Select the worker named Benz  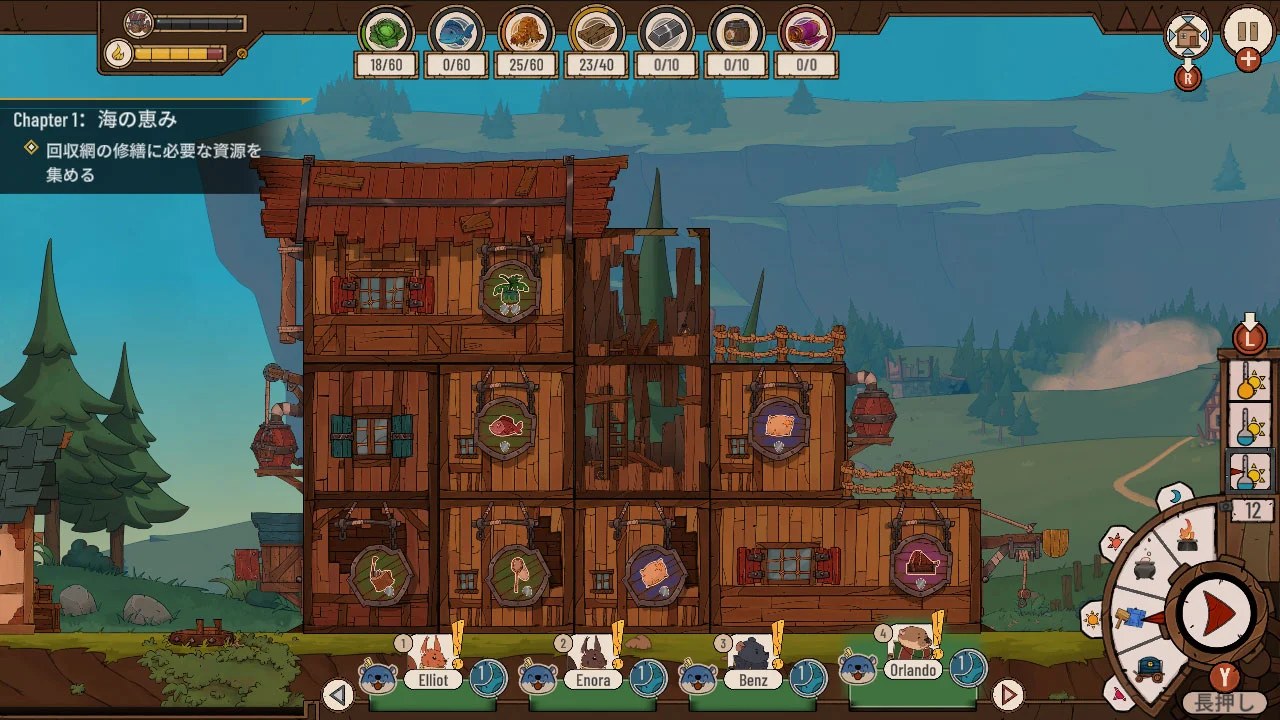[x=752, y=667]
